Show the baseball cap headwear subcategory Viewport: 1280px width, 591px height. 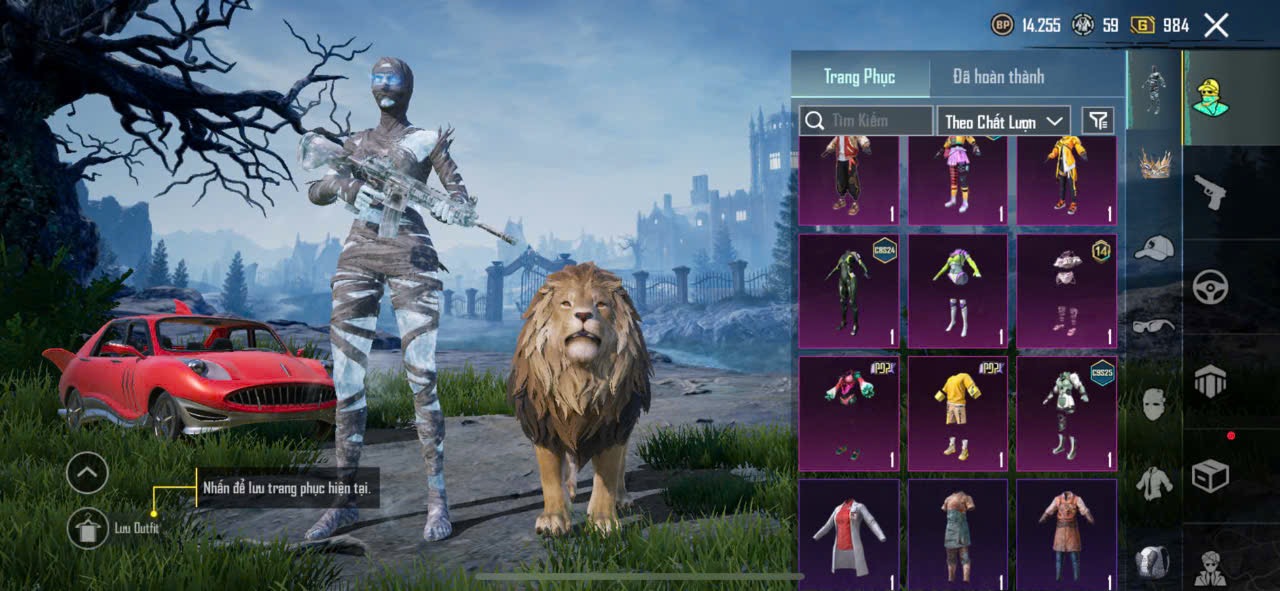point(1154,248)
